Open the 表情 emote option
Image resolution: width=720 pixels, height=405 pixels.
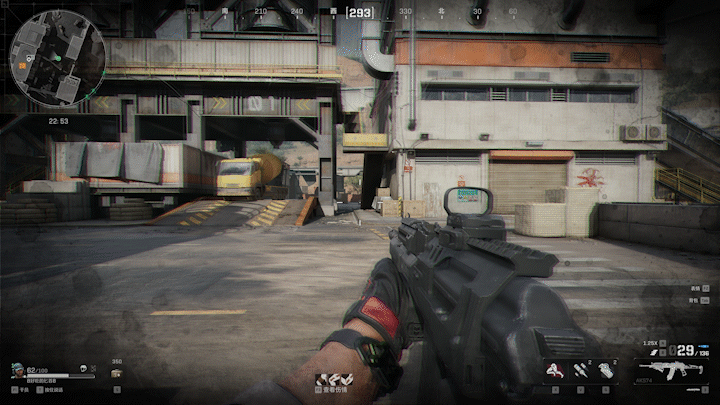(x=695, y=288)
